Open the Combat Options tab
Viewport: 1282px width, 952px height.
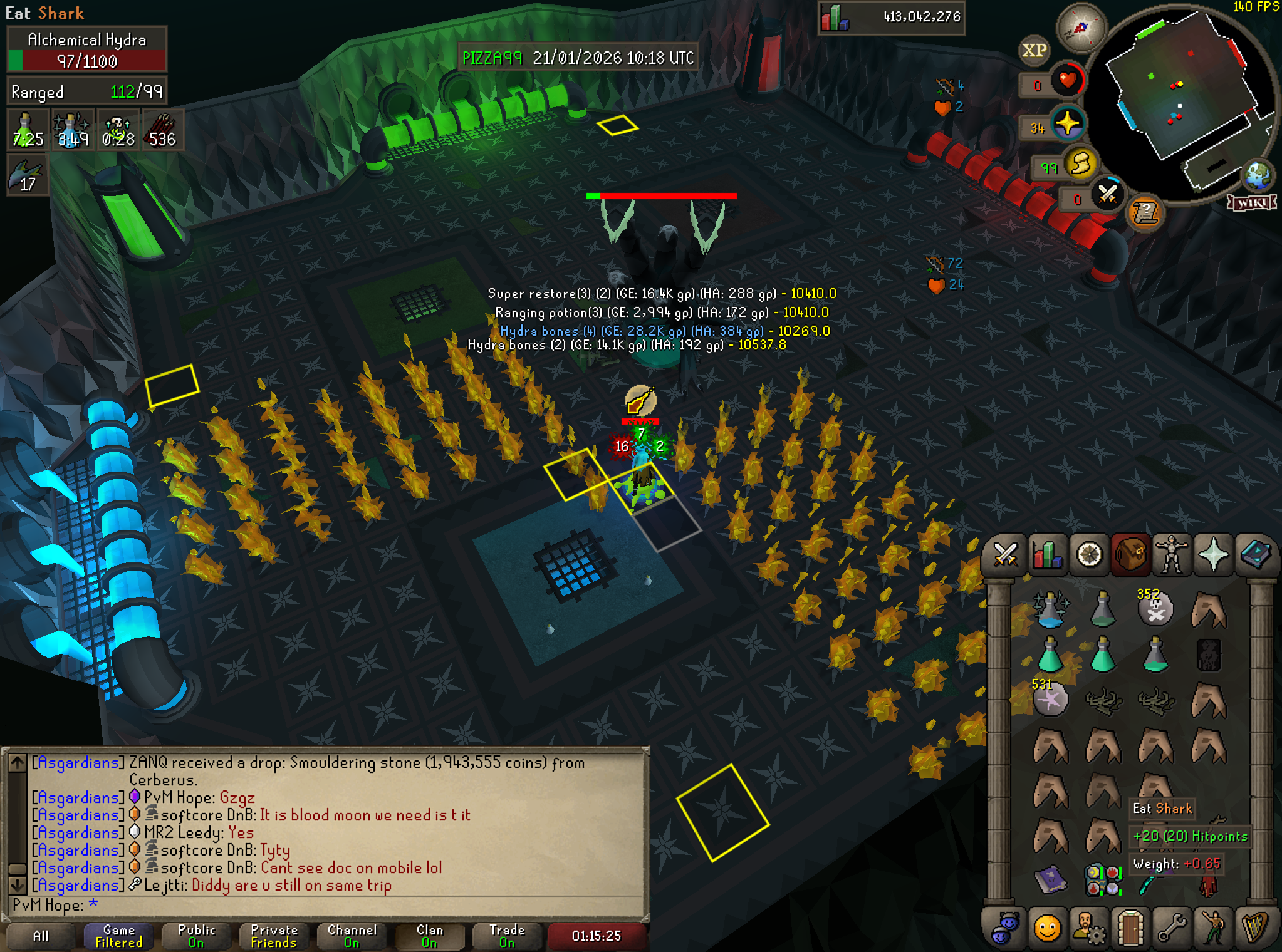(1004, 555)
